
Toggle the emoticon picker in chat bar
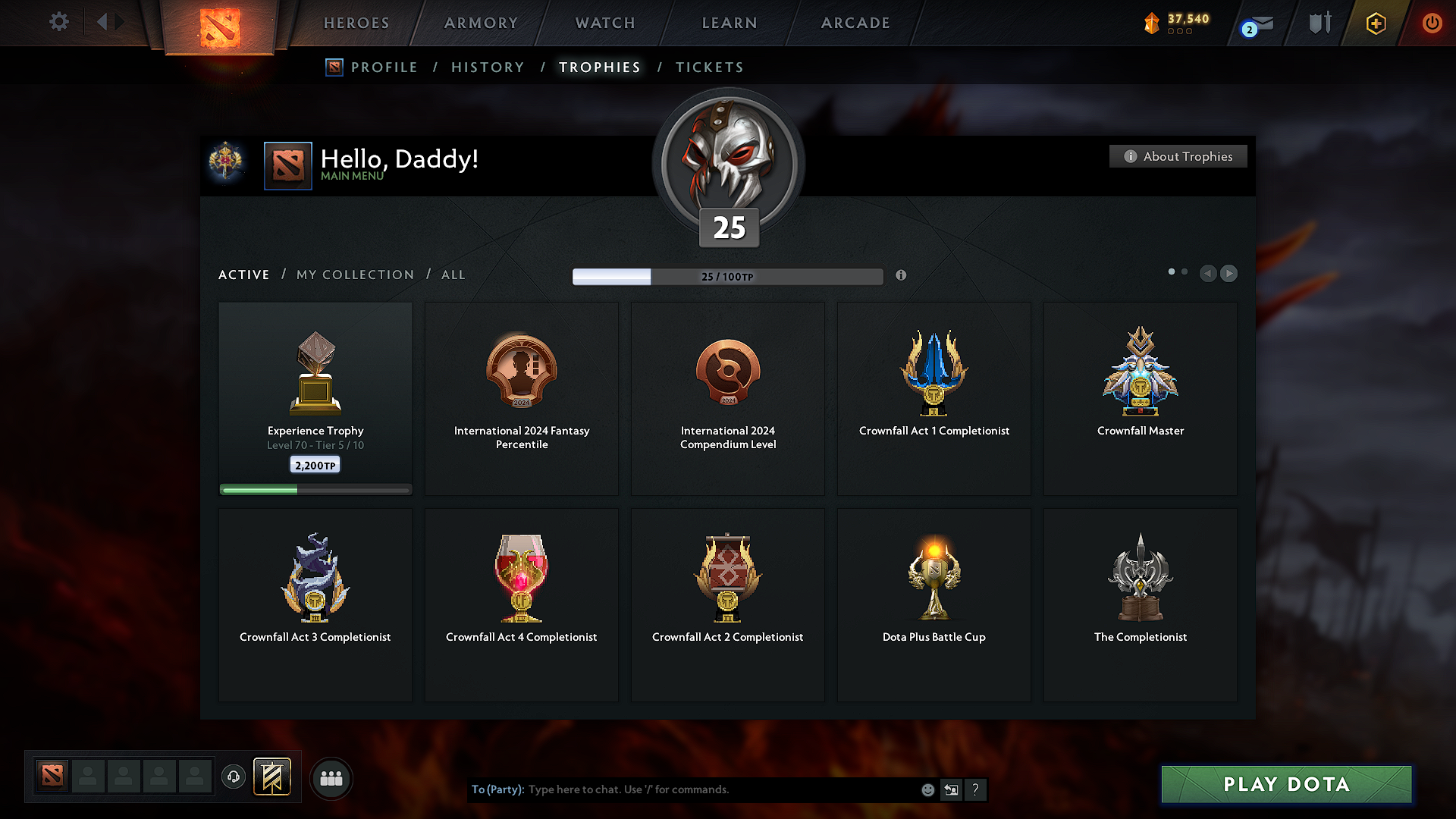point(927,789)
